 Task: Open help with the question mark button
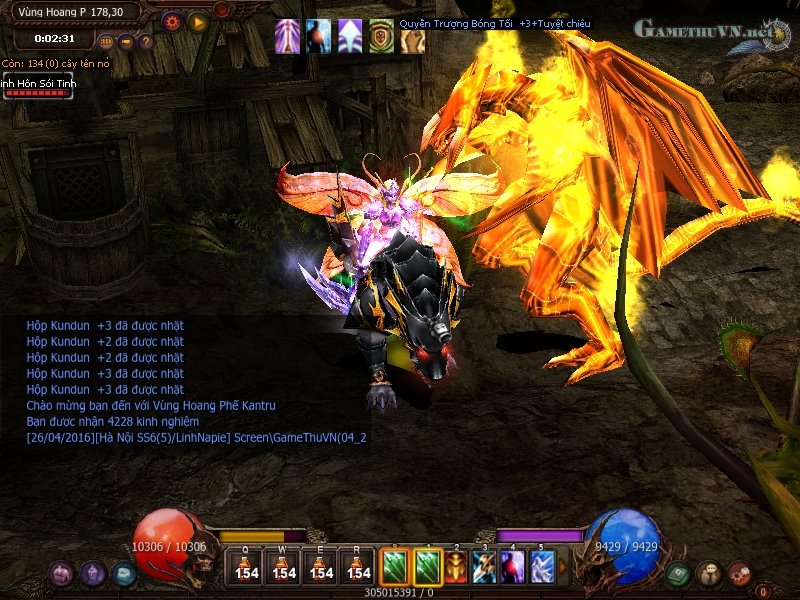(x=146, y=41)
